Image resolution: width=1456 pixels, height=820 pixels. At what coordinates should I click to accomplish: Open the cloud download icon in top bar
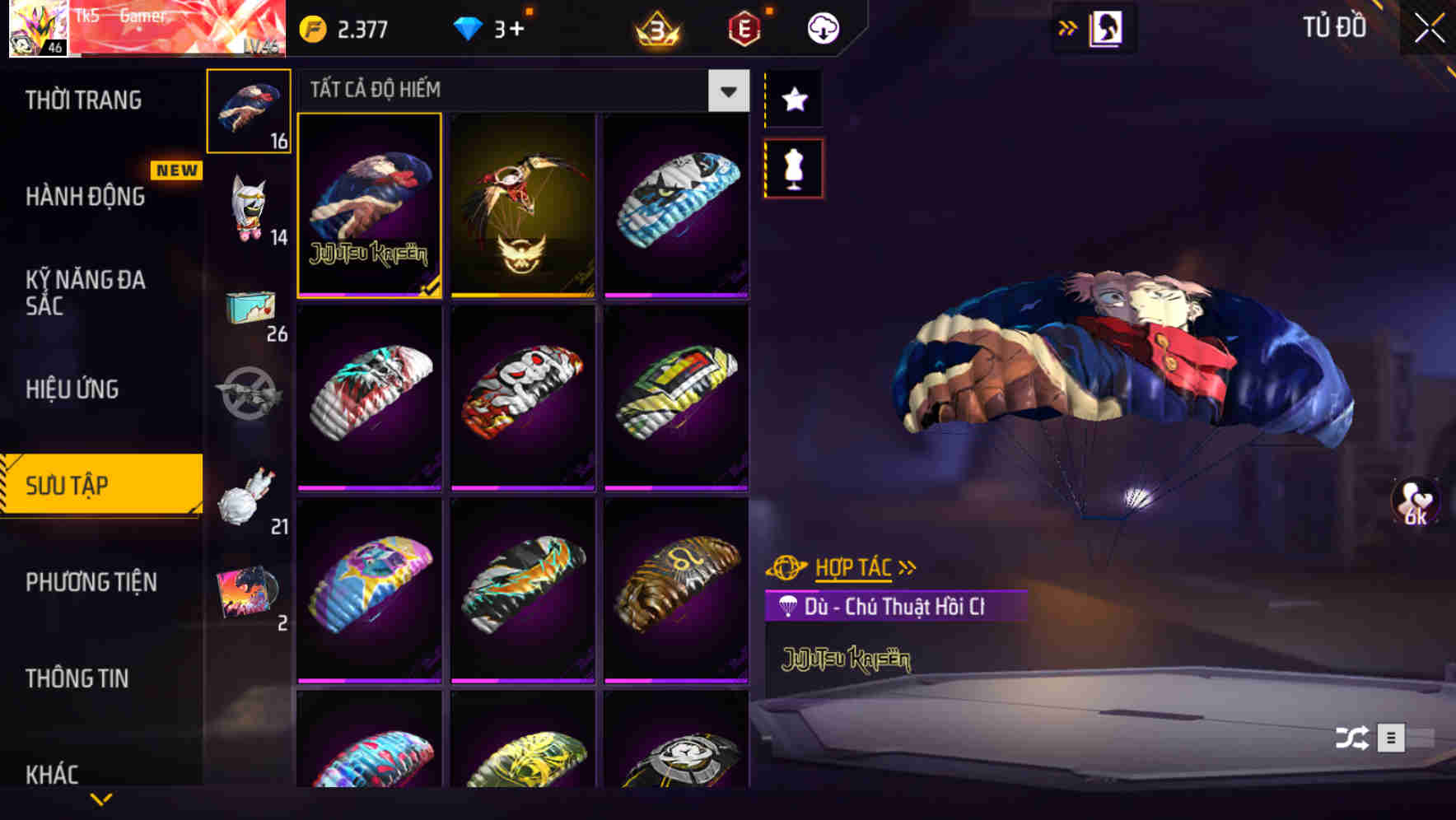click(x=822, y=27)
